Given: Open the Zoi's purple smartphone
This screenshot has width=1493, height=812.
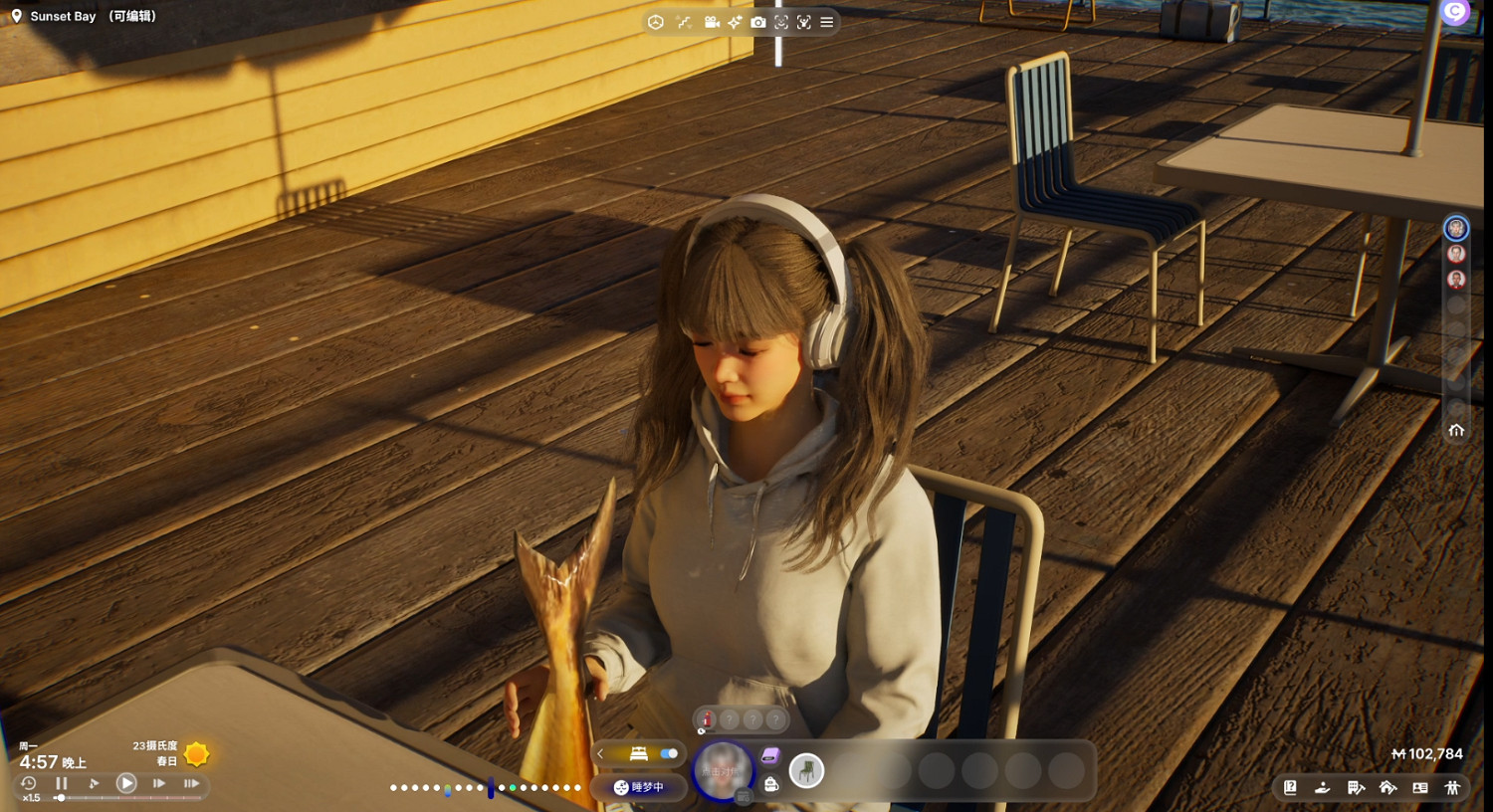Looking at the screenshot, I should click(771, 756).
